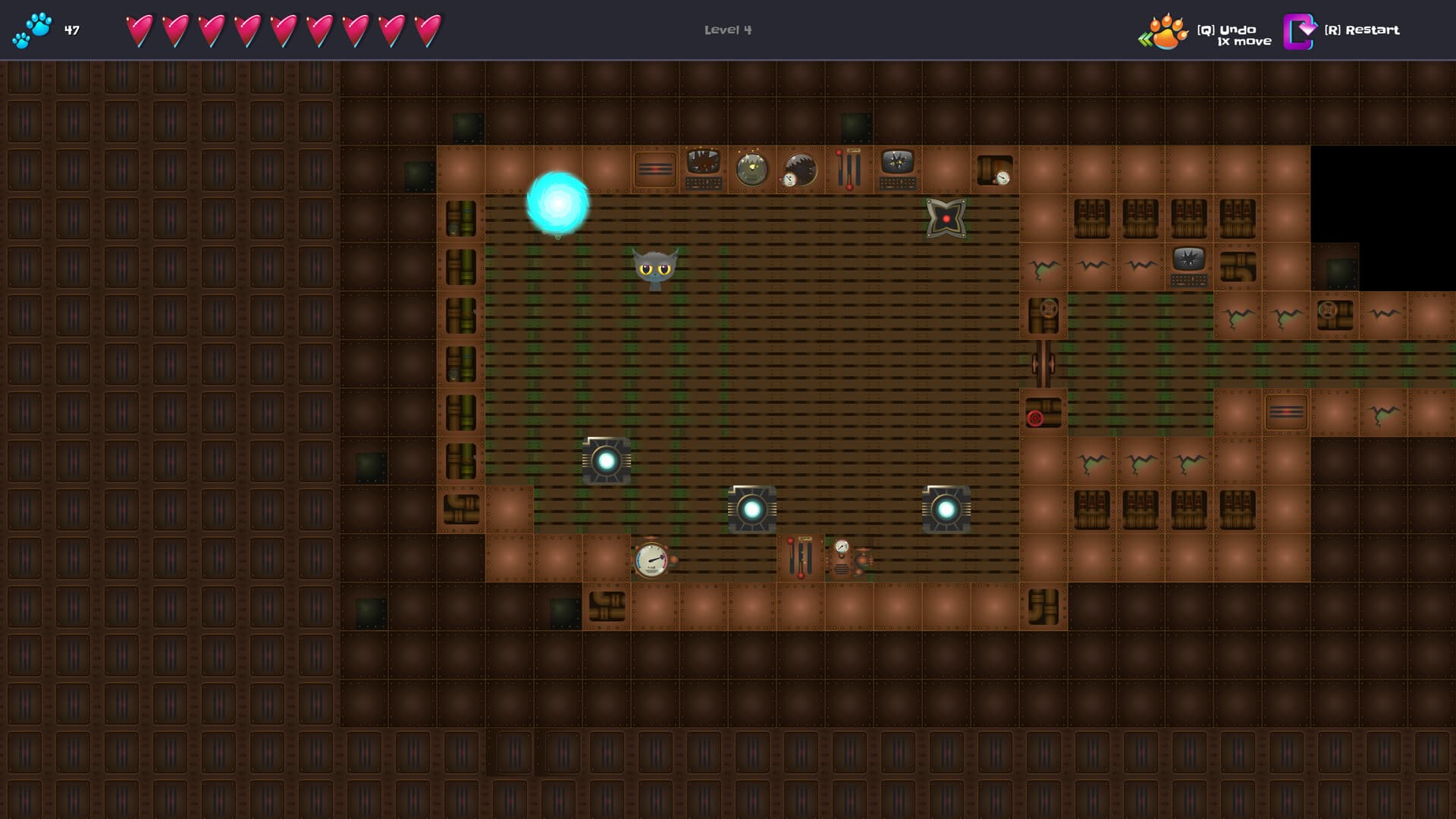Click the Level 4 title
1456x819 pixels.
click(726, 30)
